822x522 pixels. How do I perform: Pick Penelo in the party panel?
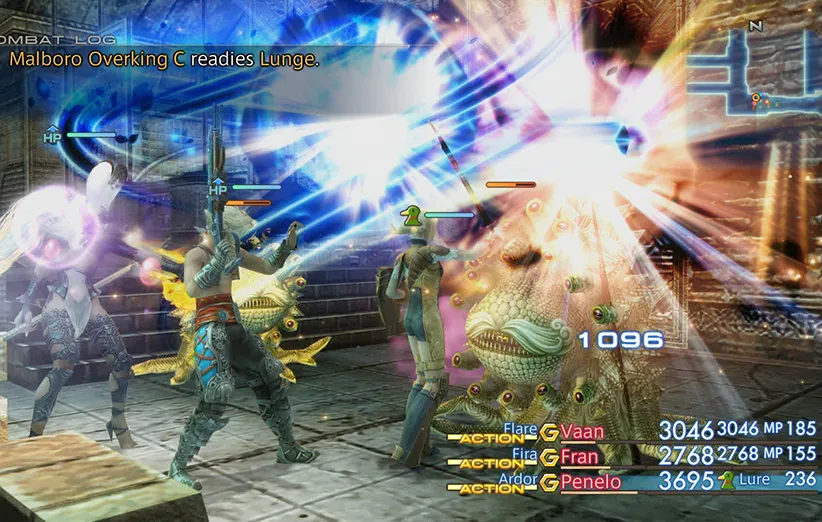(x=589, y=482)
